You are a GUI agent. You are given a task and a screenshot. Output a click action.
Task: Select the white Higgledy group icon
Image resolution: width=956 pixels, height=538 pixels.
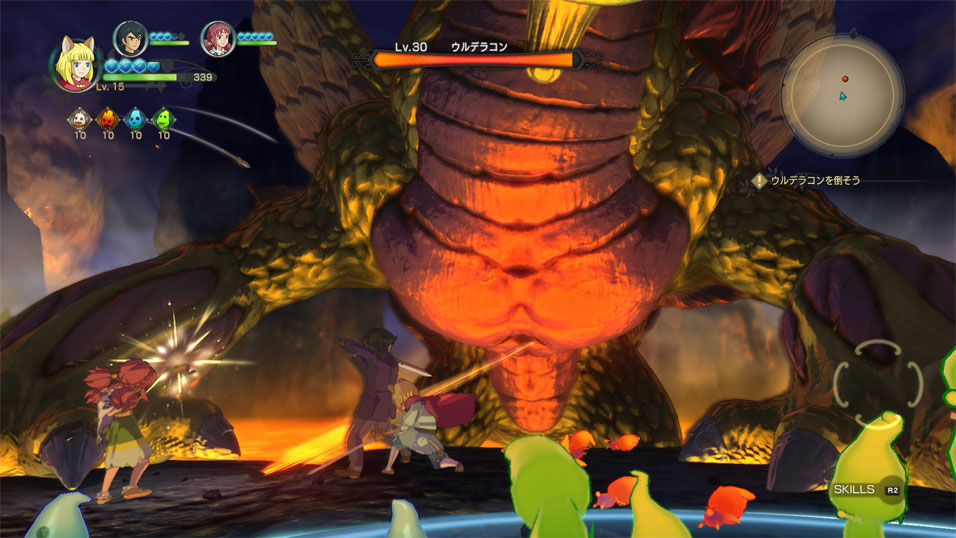(x=80, y=120)
